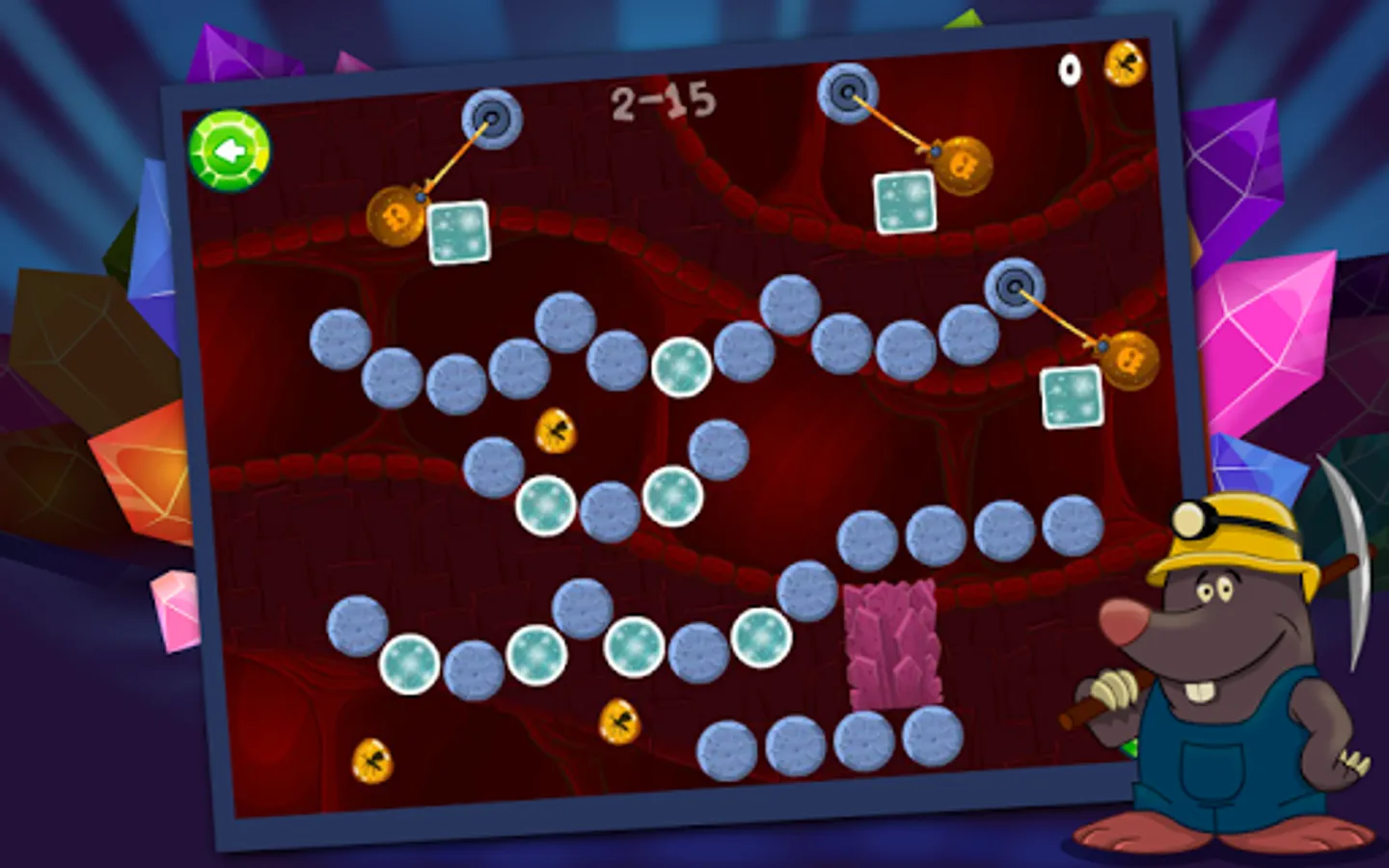Viewport: 1389px width, 868px height.
Task: Click the left rope pulley wheel
Action: click(x=494, y=118)
